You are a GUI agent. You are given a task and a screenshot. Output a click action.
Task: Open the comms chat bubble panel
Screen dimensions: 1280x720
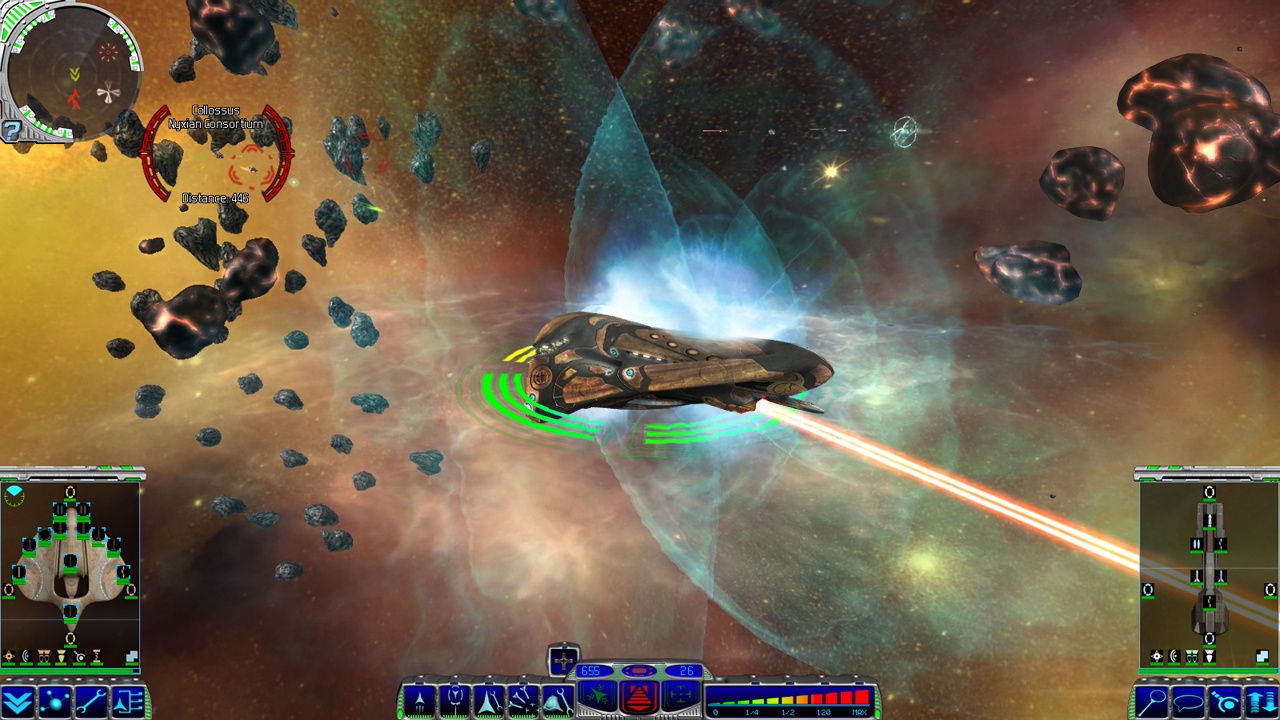pos(1190,701)
